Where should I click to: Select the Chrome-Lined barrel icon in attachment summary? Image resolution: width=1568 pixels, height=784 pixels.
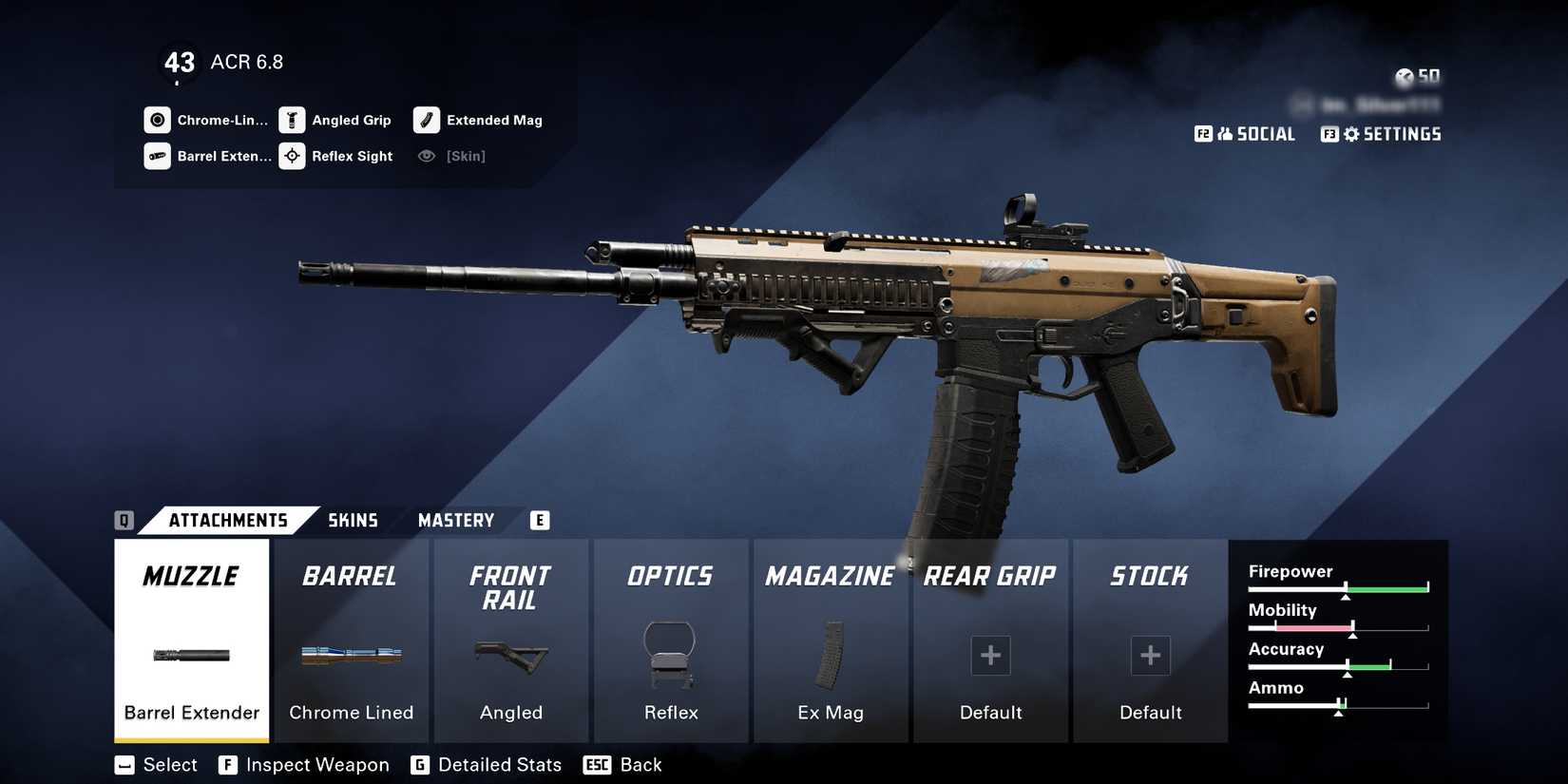[158, 120]
